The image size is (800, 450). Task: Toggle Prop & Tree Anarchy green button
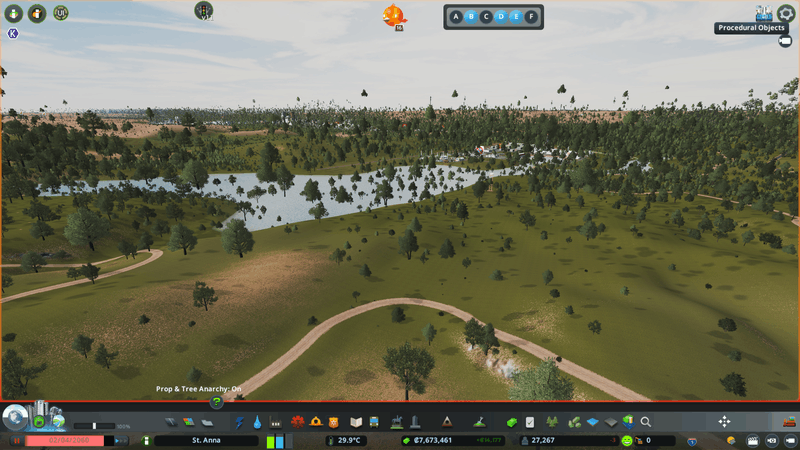click(x=215, y=402)
